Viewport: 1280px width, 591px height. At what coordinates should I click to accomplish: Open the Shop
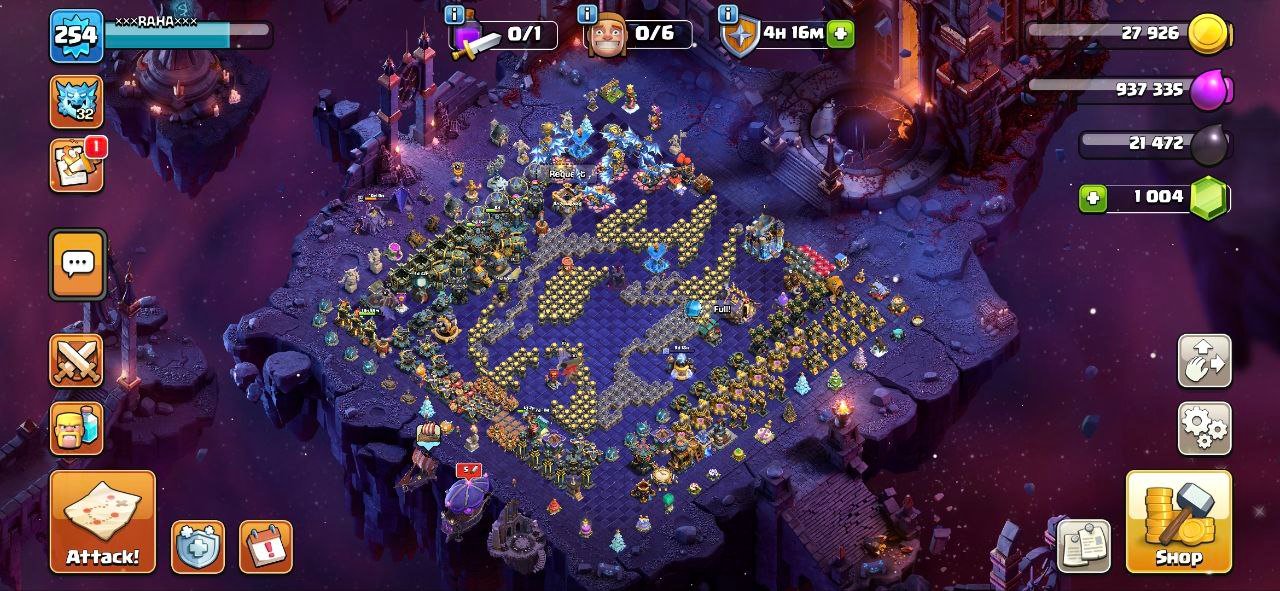click(x=1178, y=521)
